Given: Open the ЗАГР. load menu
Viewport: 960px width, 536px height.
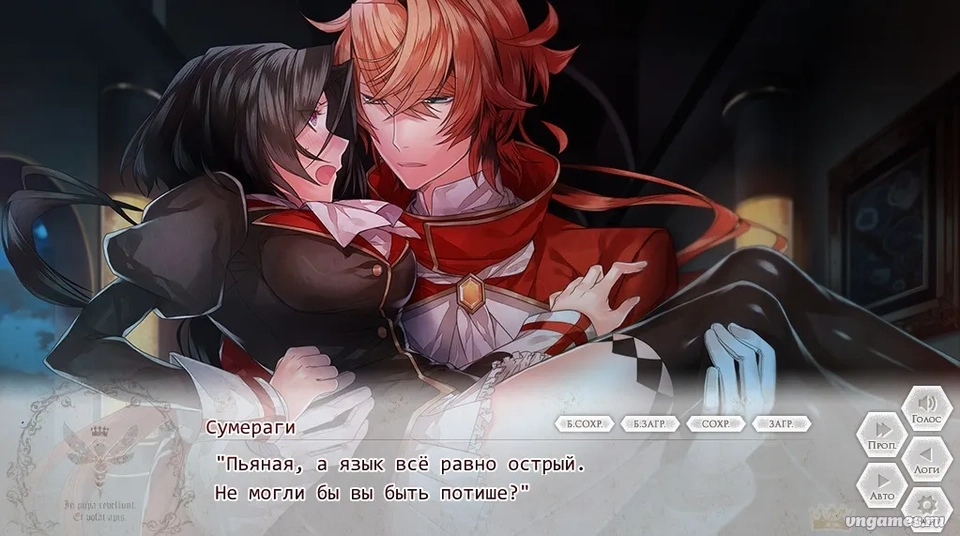Looking at the screenshot, I should pos(781,424).
